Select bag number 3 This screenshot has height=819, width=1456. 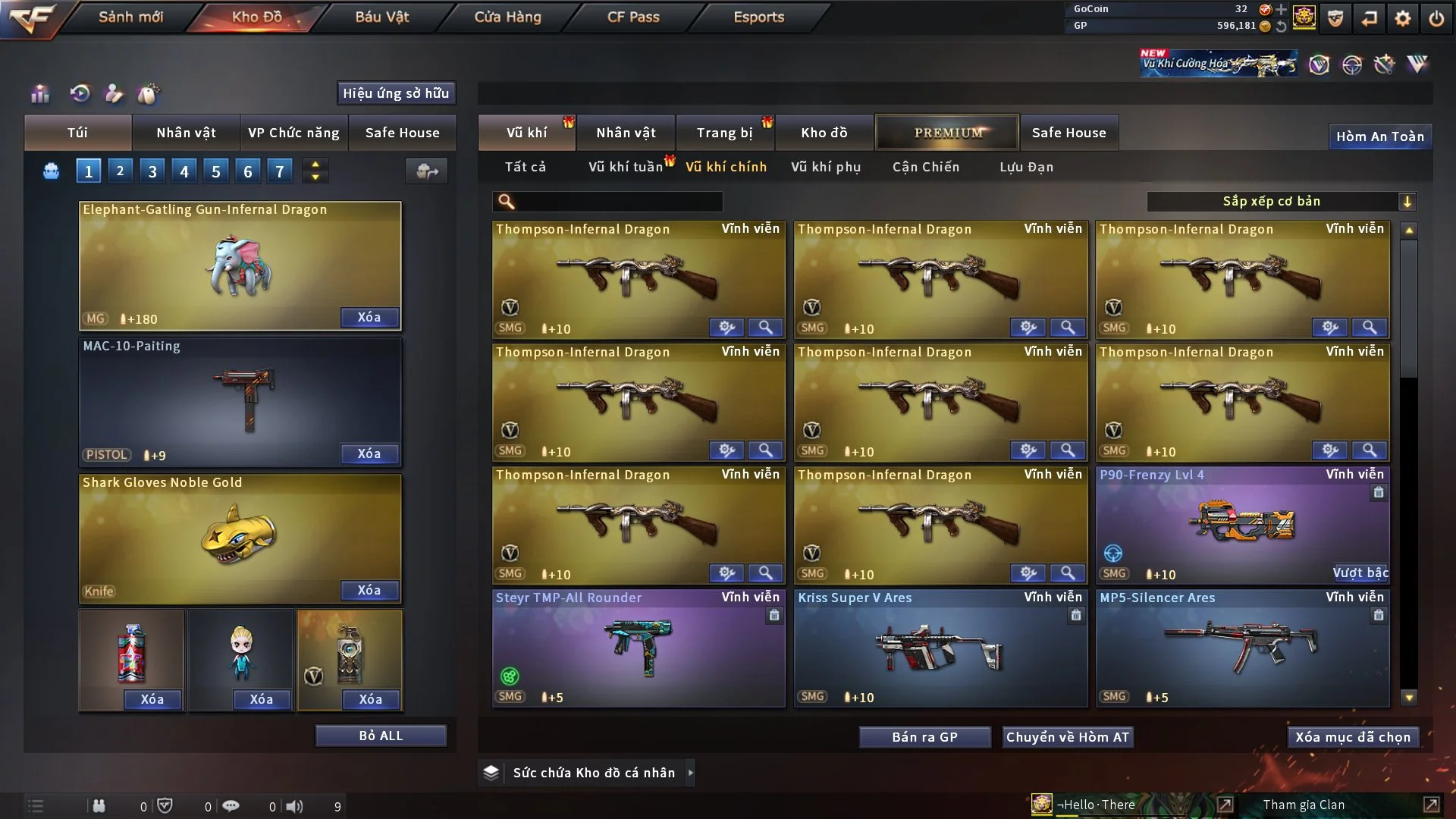pos(152,171)
